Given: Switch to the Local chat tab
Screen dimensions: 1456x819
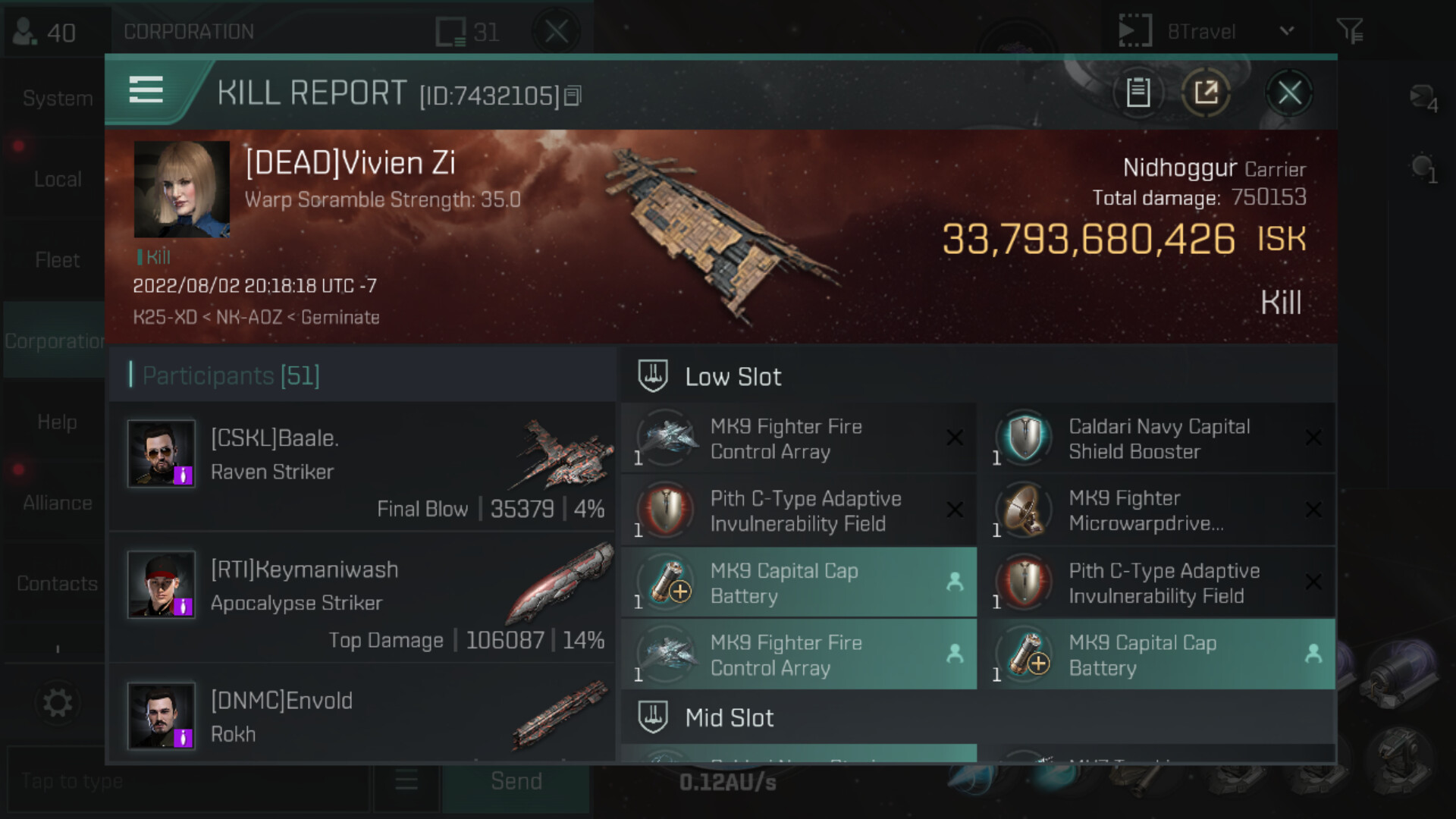Looking at the screenshot, I should tap(57, 180).
